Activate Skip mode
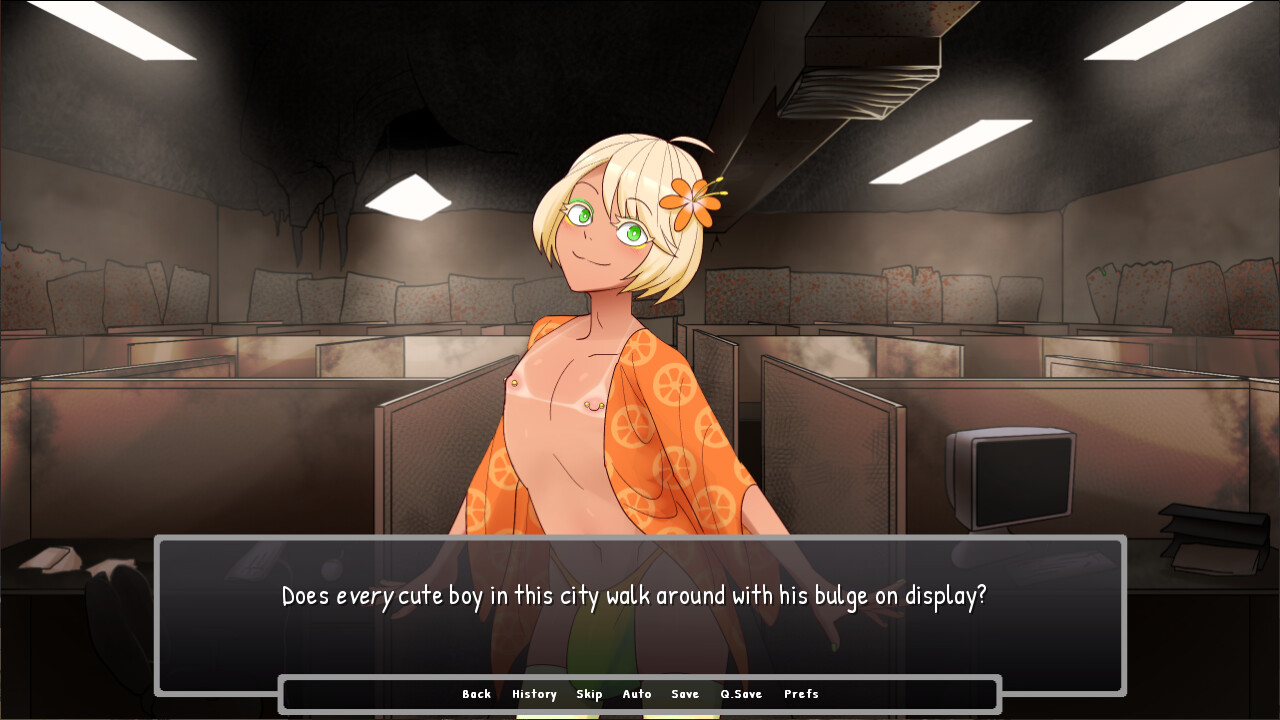This screenshot has width=1280, height=720. point(589,694)
